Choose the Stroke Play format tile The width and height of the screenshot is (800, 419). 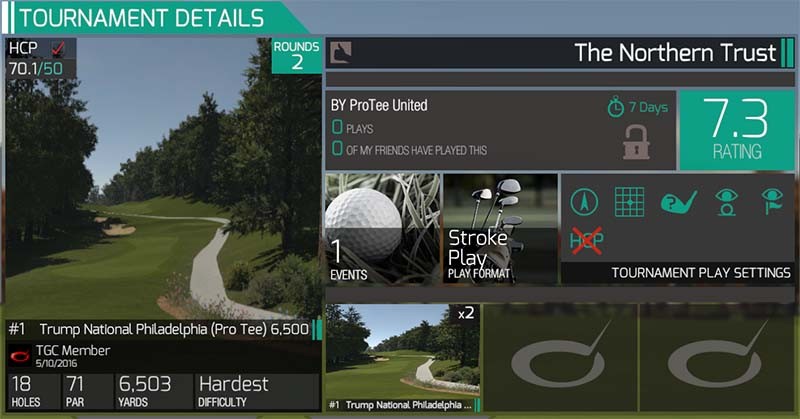tap(500, 228)
